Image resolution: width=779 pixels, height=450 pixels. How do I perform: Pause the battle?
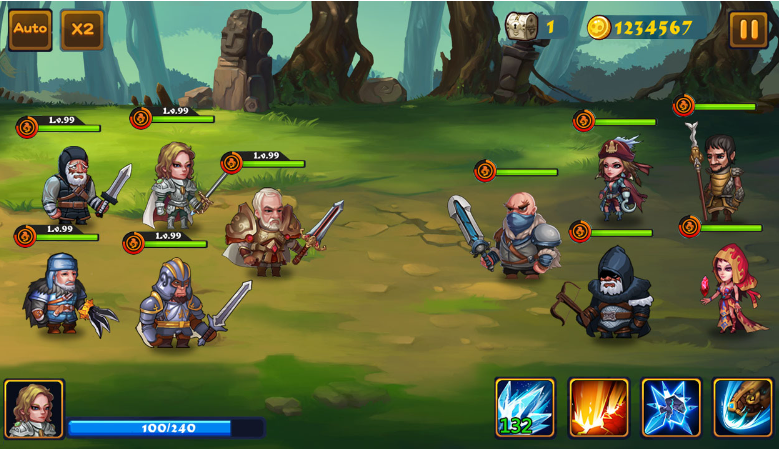[x=748, y=29]
